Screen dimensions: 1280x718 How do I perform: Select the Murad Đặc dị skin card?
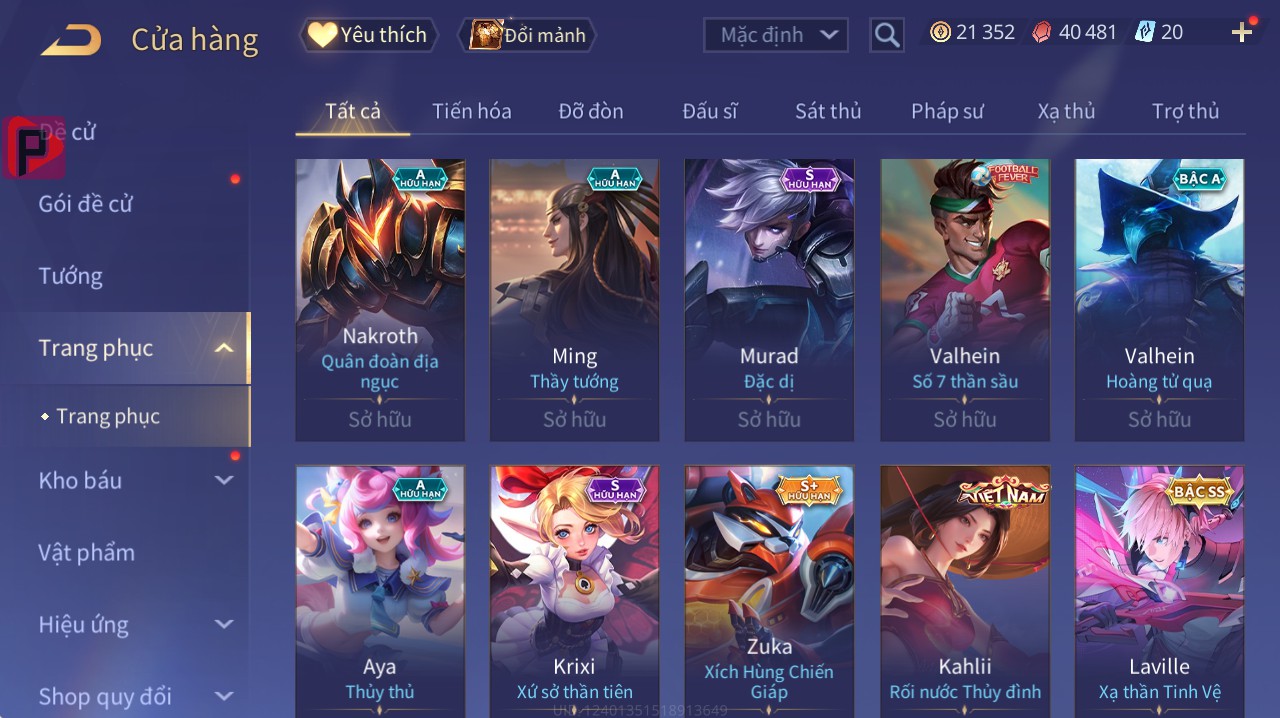point(769,300)
